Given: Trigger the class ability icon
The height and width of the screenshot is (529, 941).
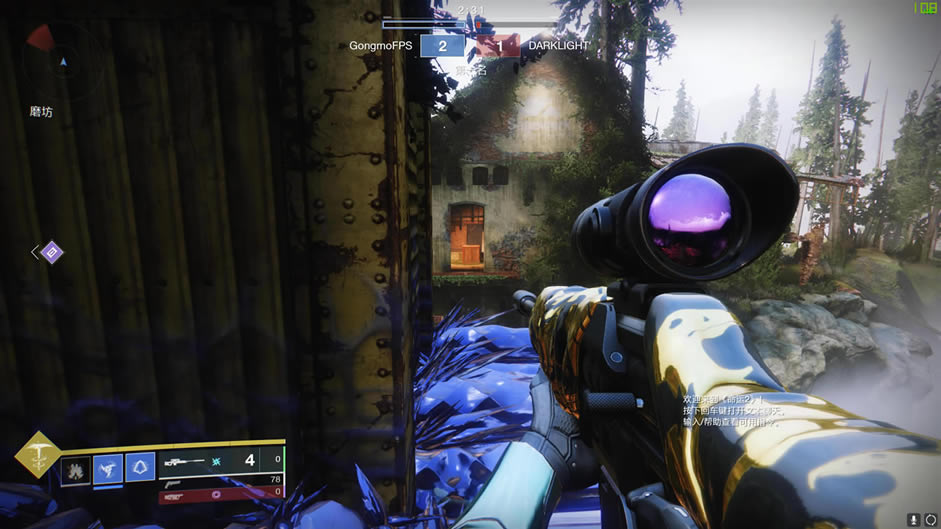Looking at the screenshot, I should (140, 468).
